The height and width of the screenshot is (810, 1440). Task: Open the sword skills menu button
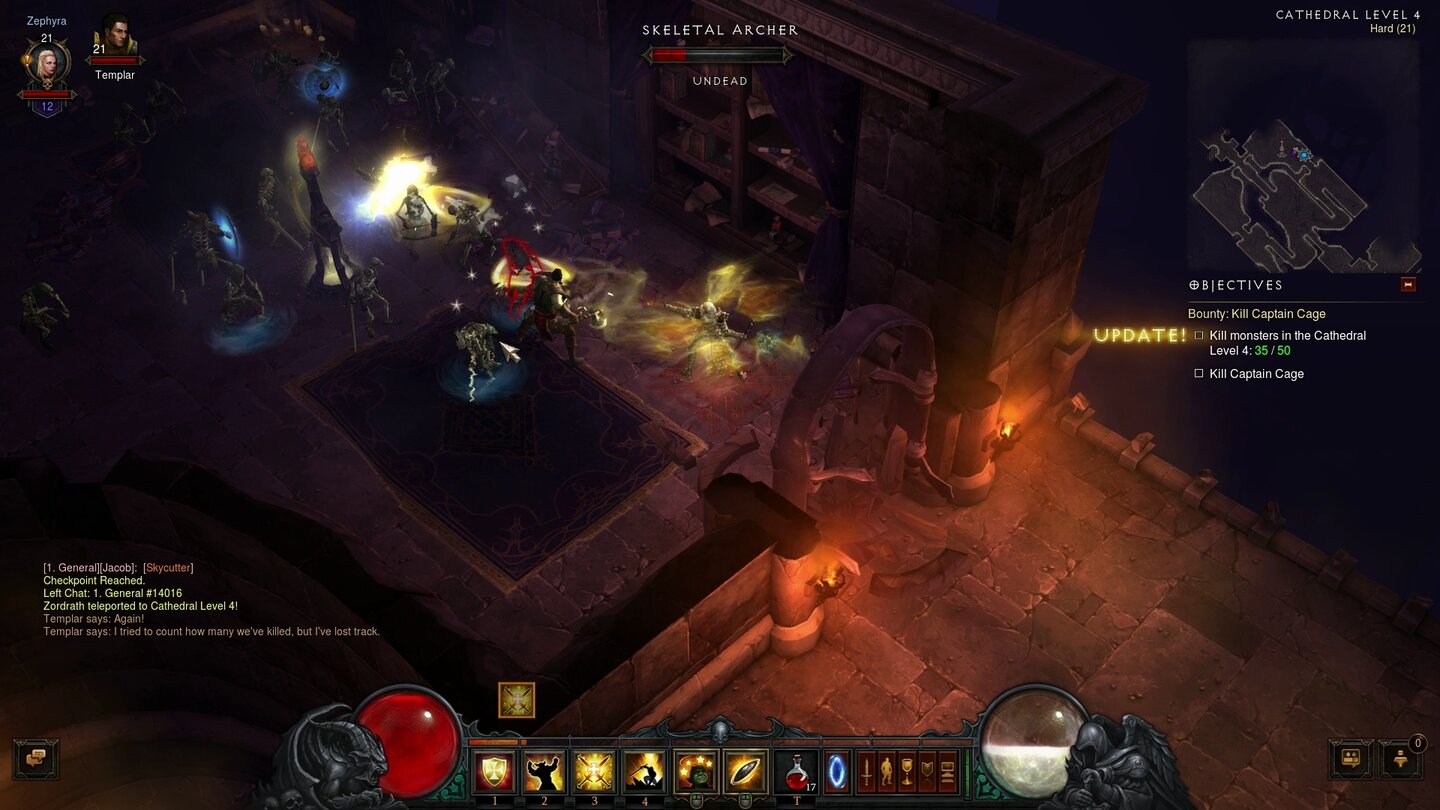pyautogui.click(x=866, y=772)
